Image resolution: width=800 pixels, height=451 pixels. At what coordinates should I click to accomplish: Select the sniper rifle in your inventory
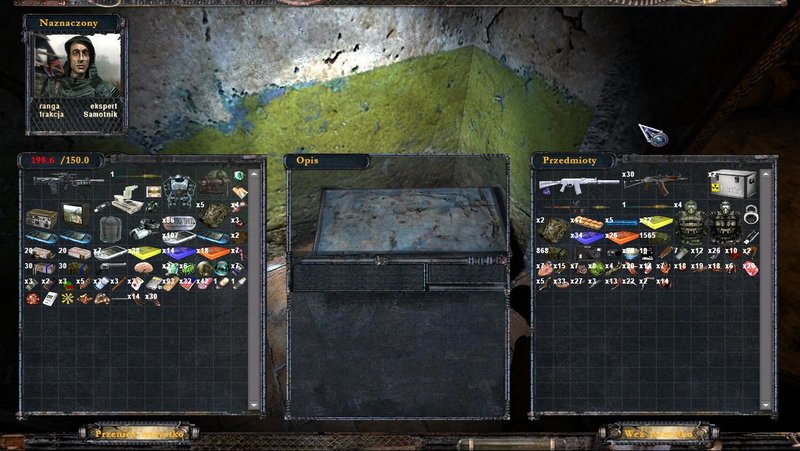click(x=68, y=181)
